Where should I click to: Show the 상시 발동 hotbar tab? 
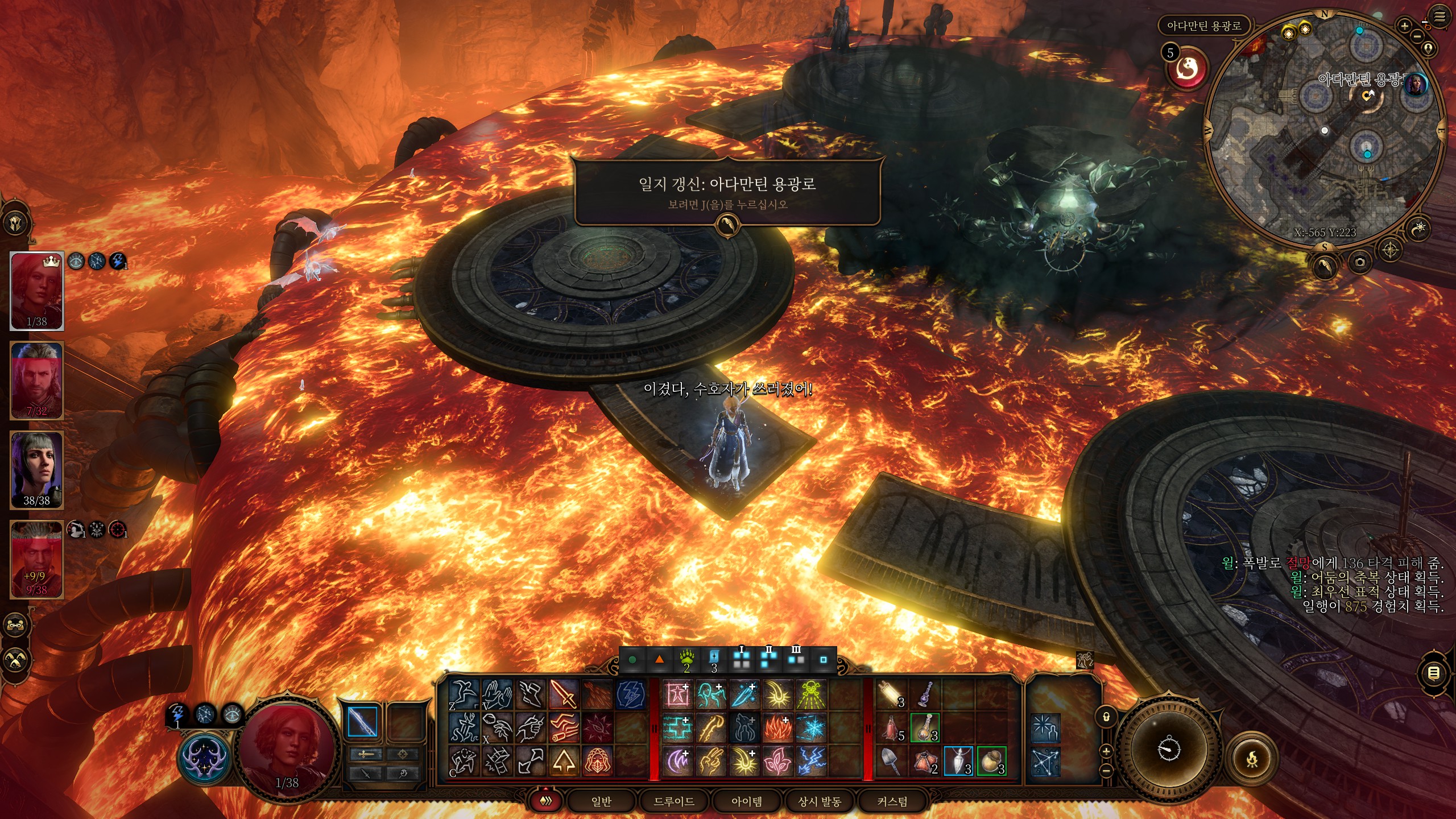(819, 801)
